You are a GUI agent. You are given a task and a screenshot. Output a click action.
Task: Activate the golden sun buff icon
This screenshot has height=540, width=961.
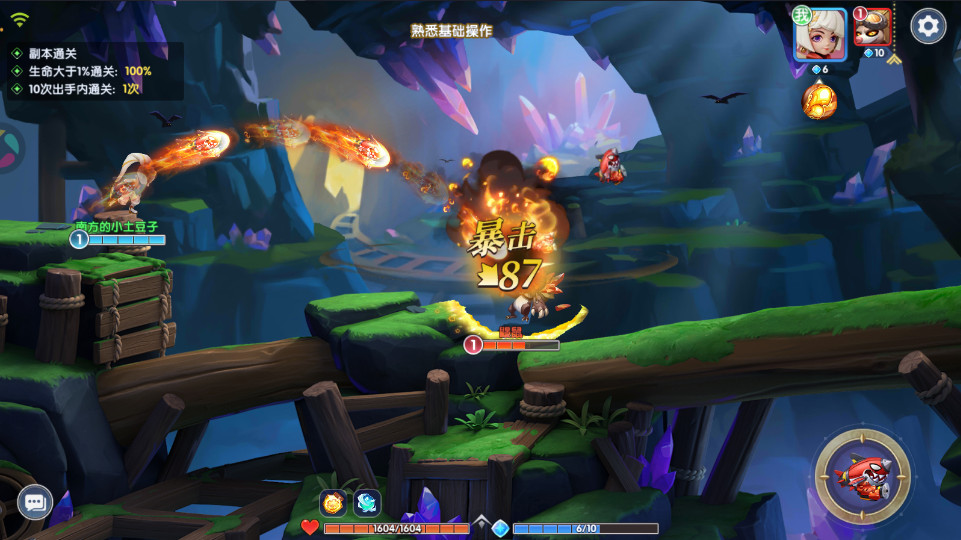click(x=333, y=502)
